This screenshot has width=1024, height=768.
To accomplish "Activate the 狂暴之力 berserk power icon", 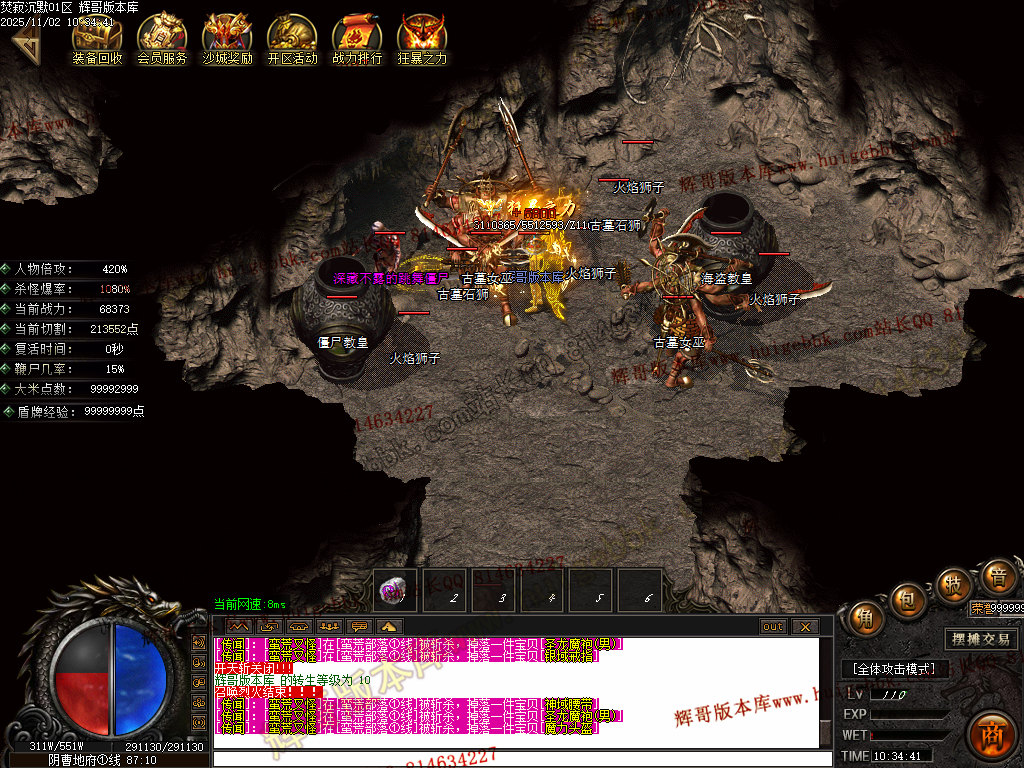I will [422, 38].
